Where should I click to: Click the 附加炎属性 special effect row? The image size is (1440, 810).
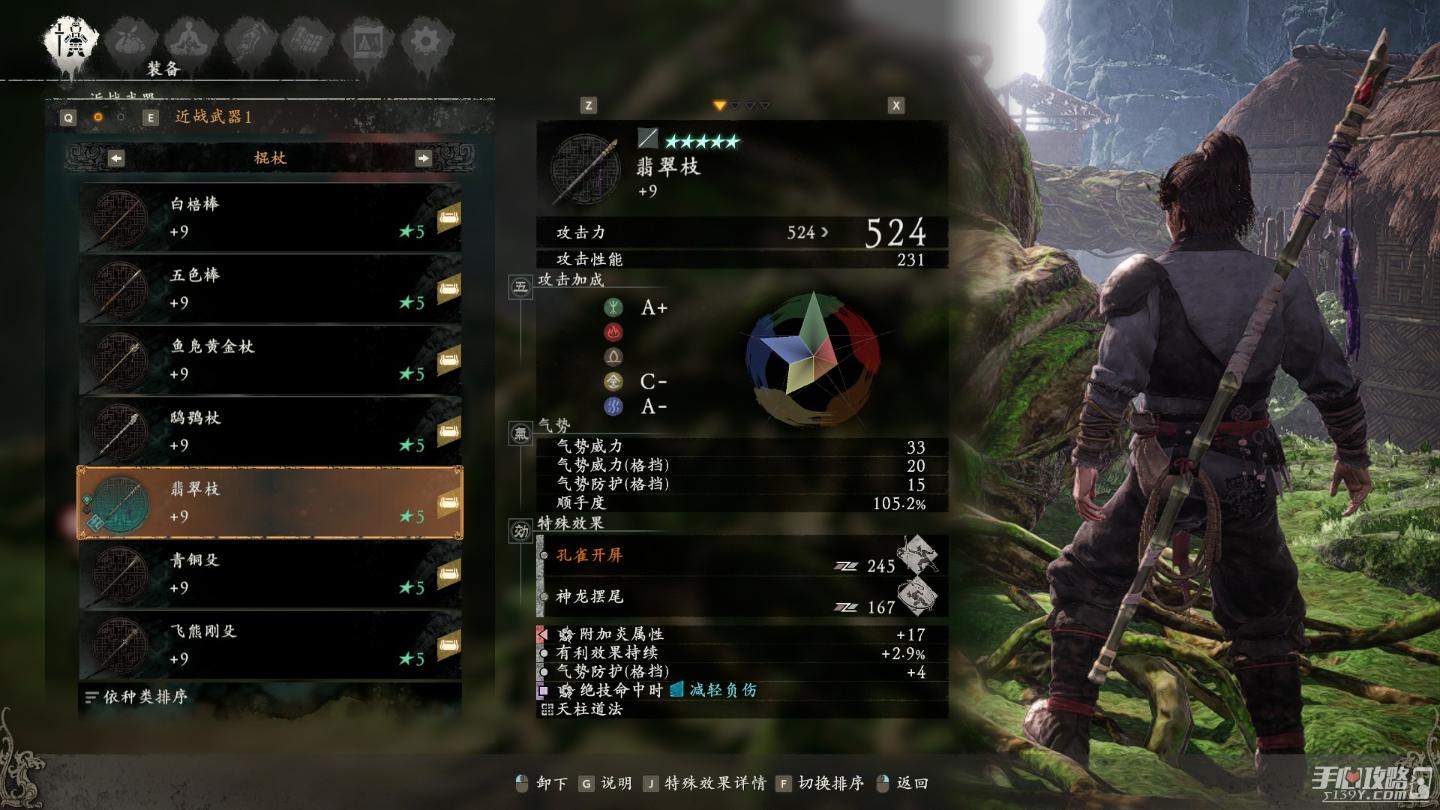coord(740,634)
